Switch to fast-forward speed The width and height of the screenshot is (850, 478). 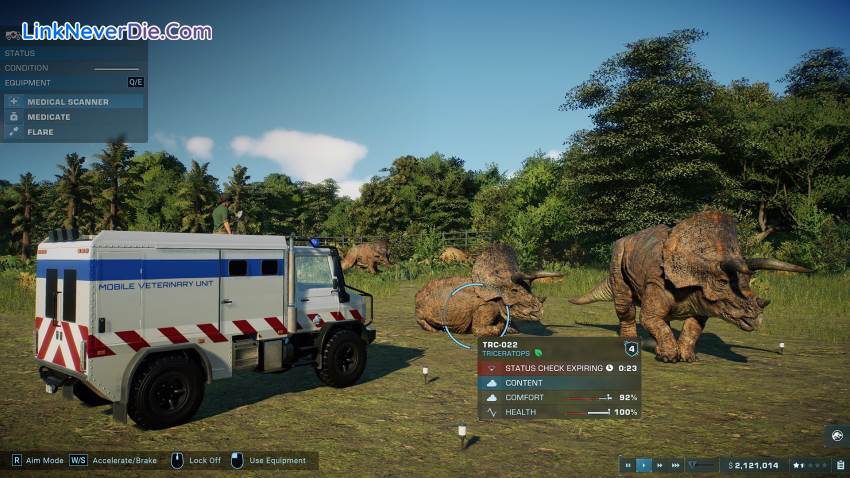(x=660, y=465)
